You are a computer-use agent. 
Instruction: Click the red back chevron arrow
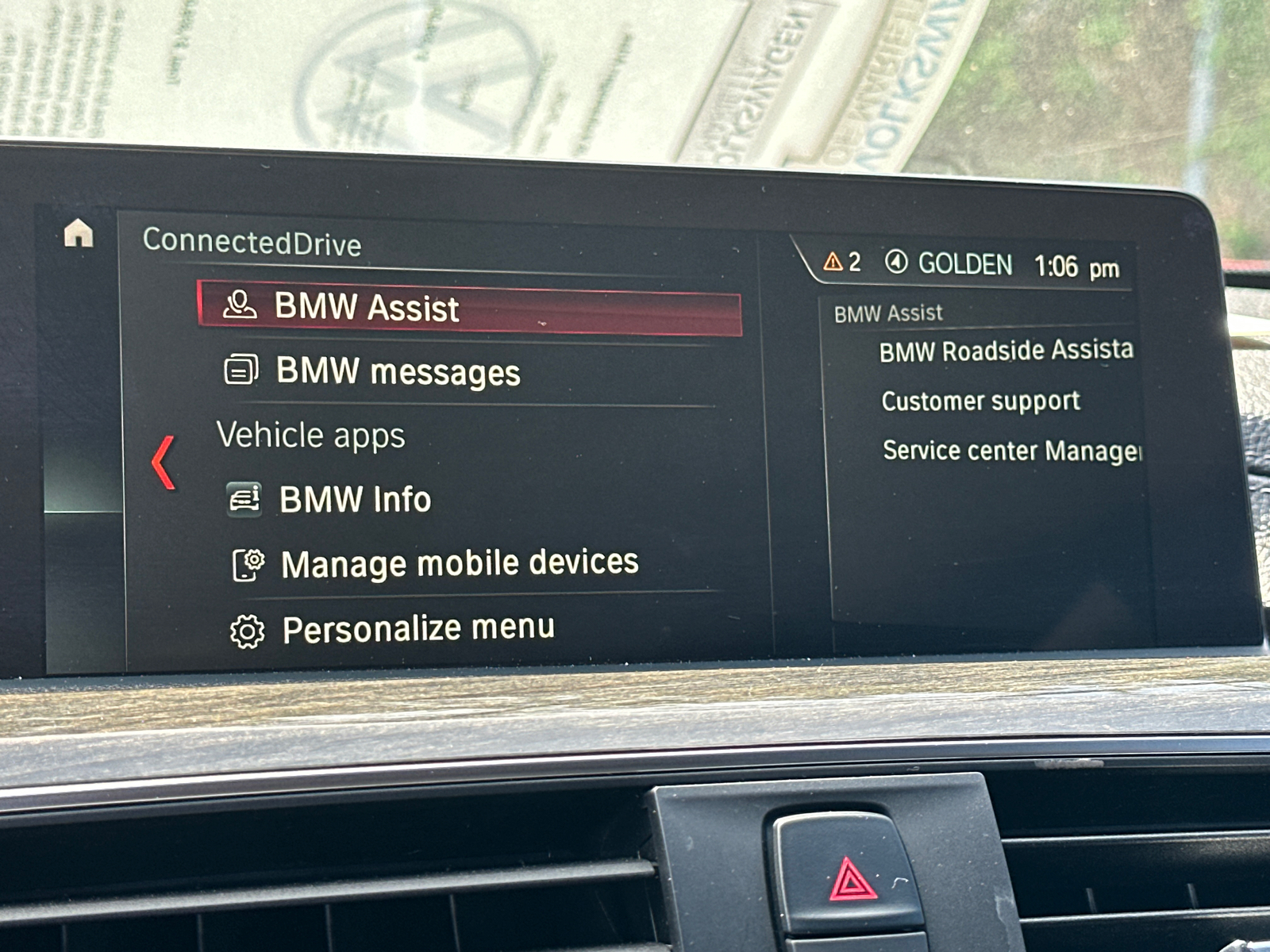tap(164, 463)
